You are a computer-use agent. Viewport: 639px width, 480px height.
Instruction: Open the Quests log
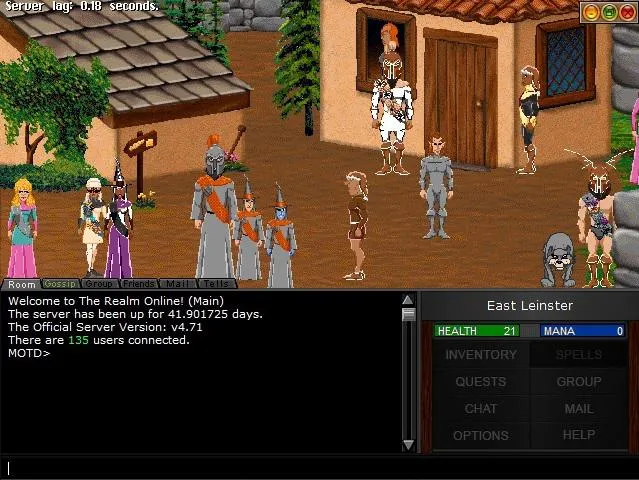pyautogui.click(x=481, y=382)
